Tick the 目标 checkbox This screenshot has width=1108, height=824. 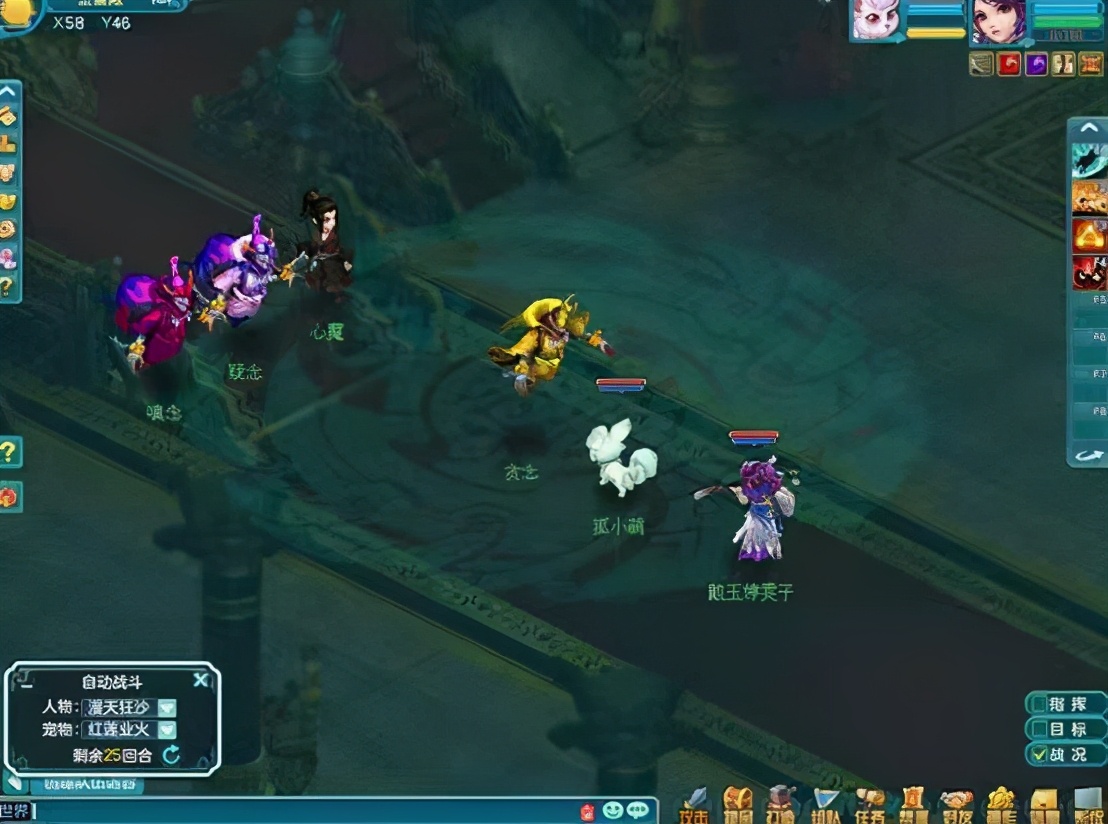click(x=1041, y=729)
